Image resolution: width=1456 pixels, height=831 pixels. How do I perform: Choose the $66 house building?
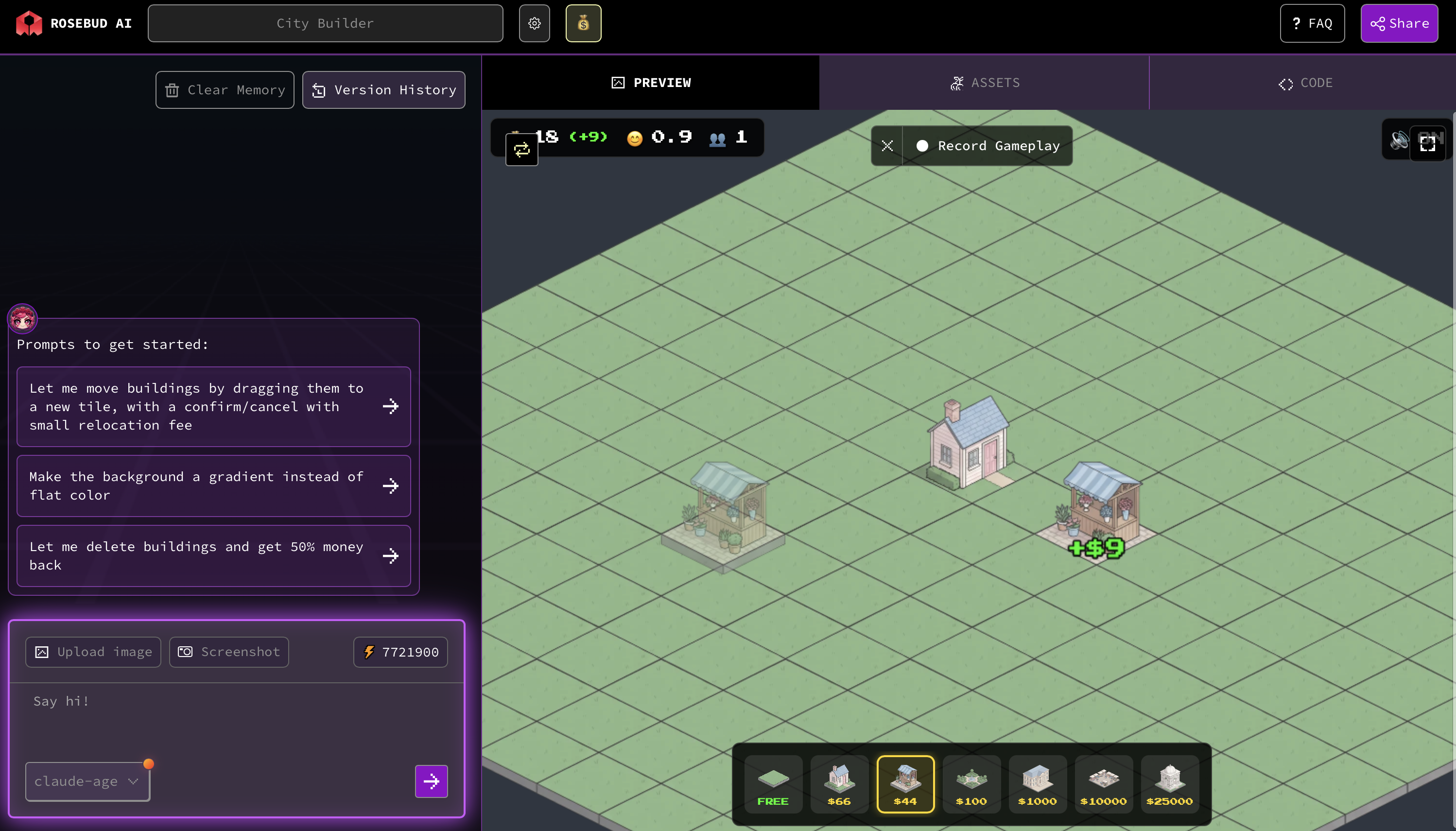pyautogui.click(x=839, y=784)
